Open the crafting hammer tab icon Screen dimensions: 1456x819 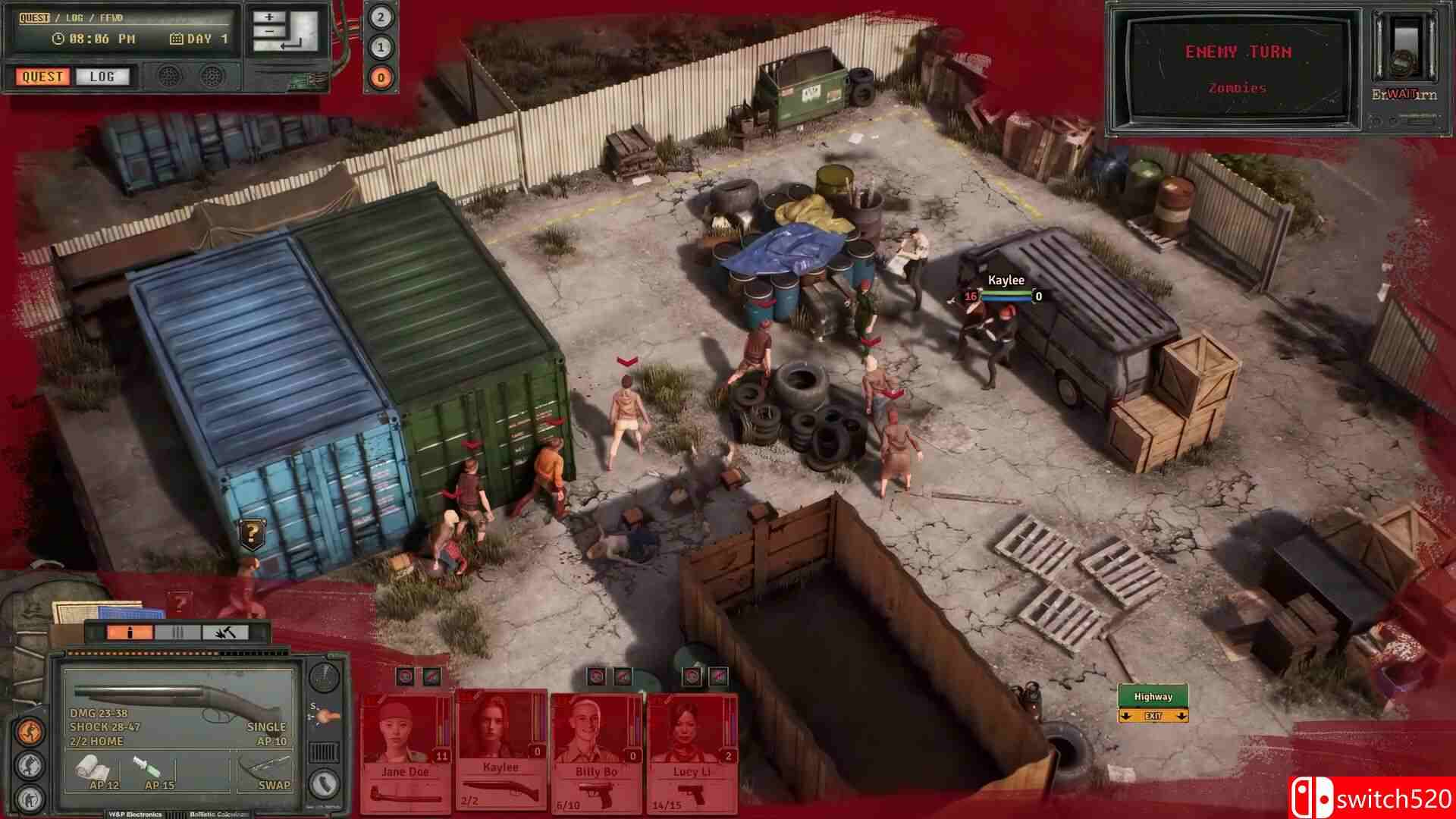(x=225, y=632)
